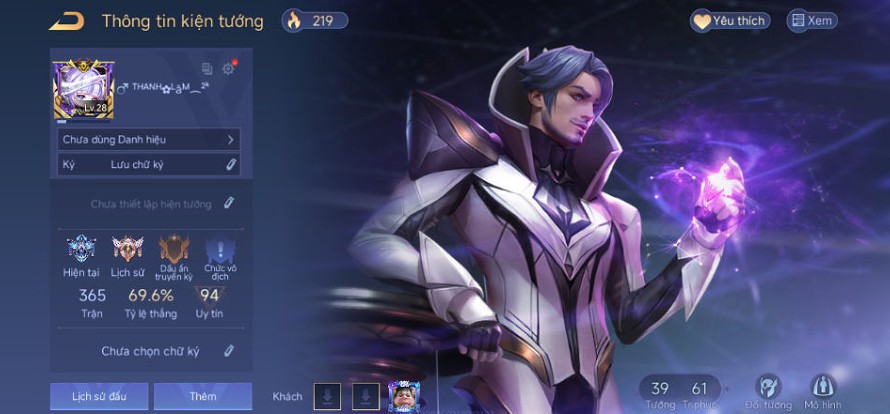Open the Lịch sử đấu match history
Screen dimensions: 890x414
99,396
